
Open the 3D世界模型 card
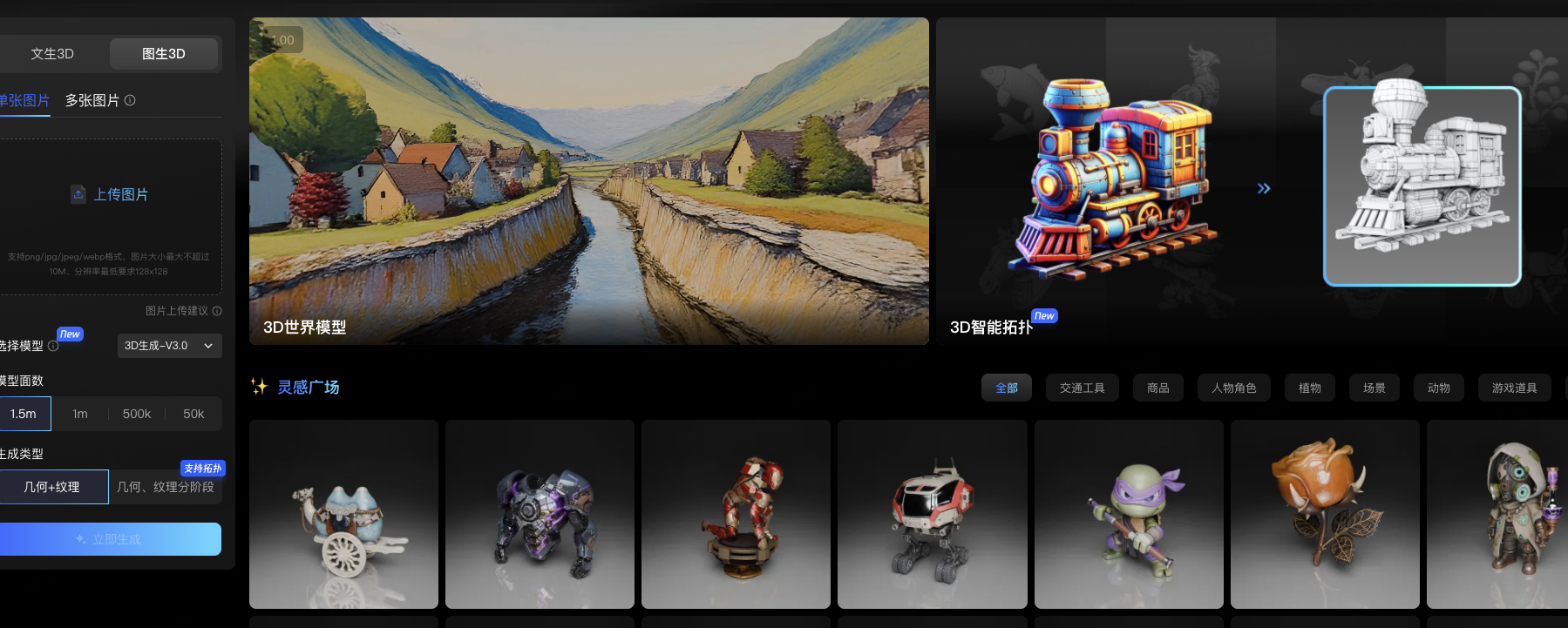589,181
